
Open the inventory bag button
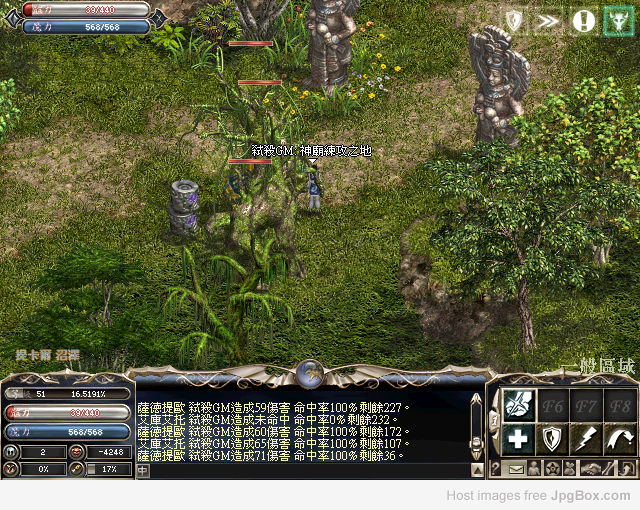click(x=569, y=468)
